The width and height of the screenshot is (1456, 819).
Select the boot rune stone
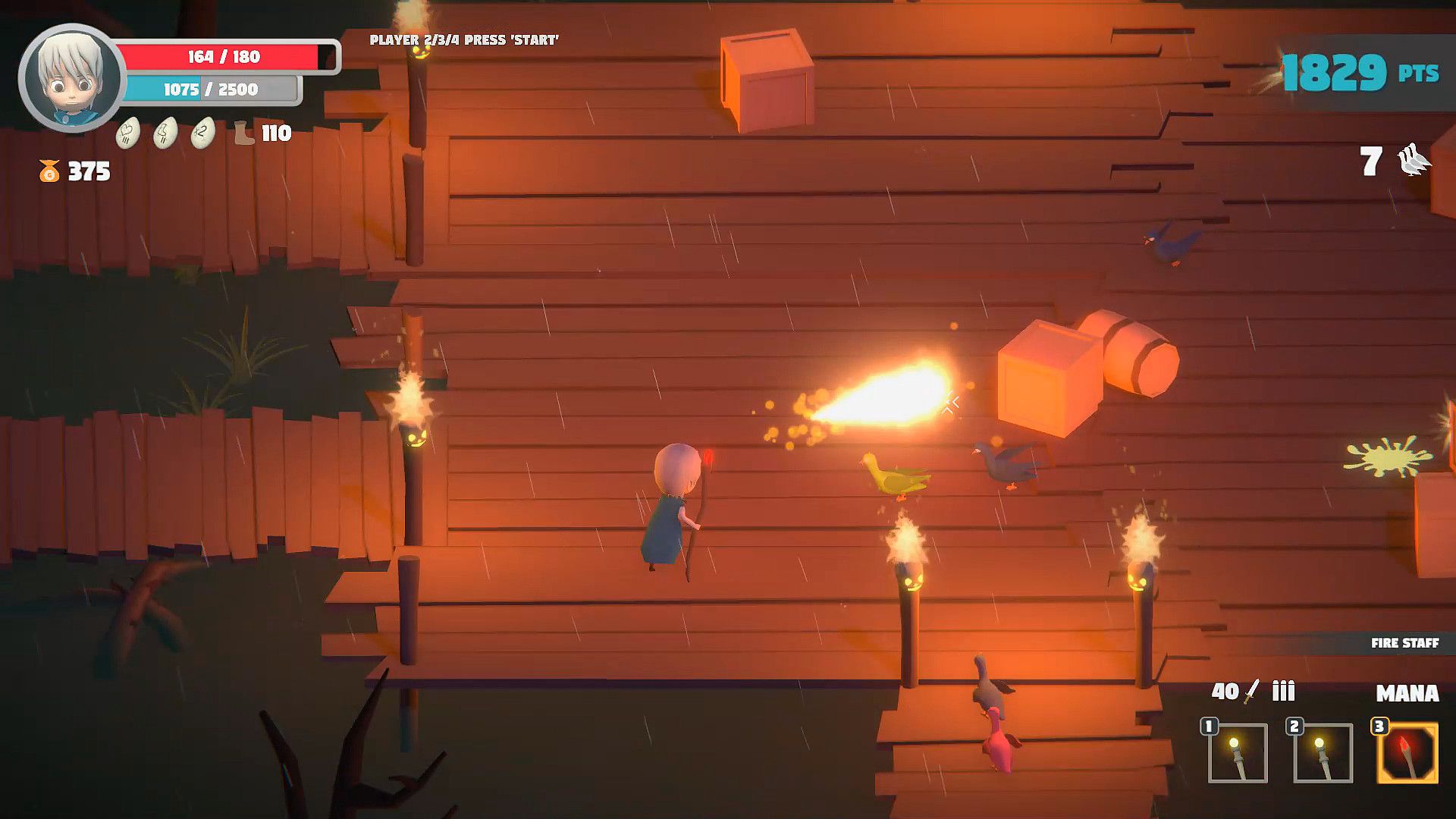point(165,133)
